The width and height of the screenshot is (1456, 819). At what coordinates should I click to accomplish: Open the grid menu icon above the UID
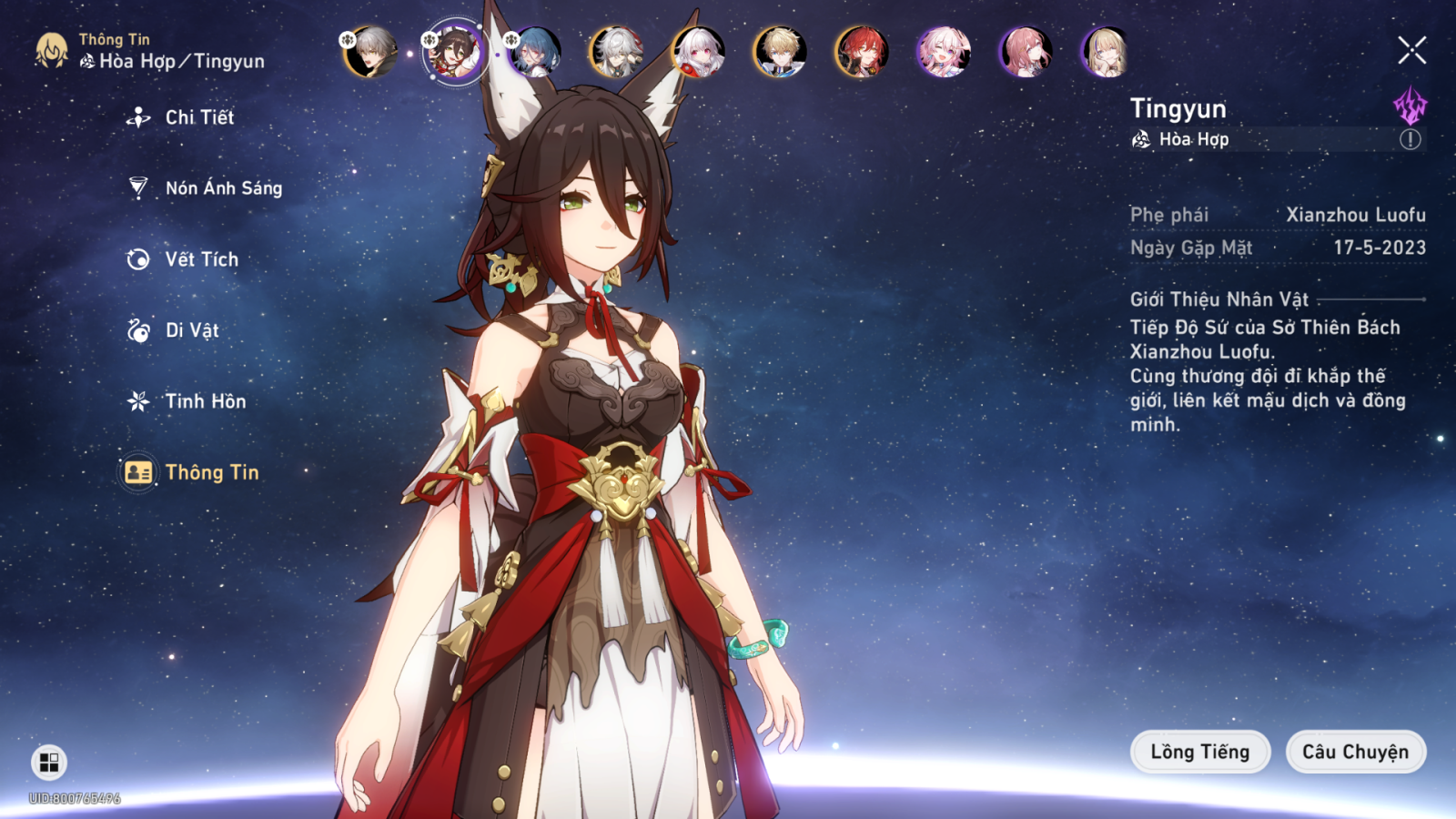[49, 763]
